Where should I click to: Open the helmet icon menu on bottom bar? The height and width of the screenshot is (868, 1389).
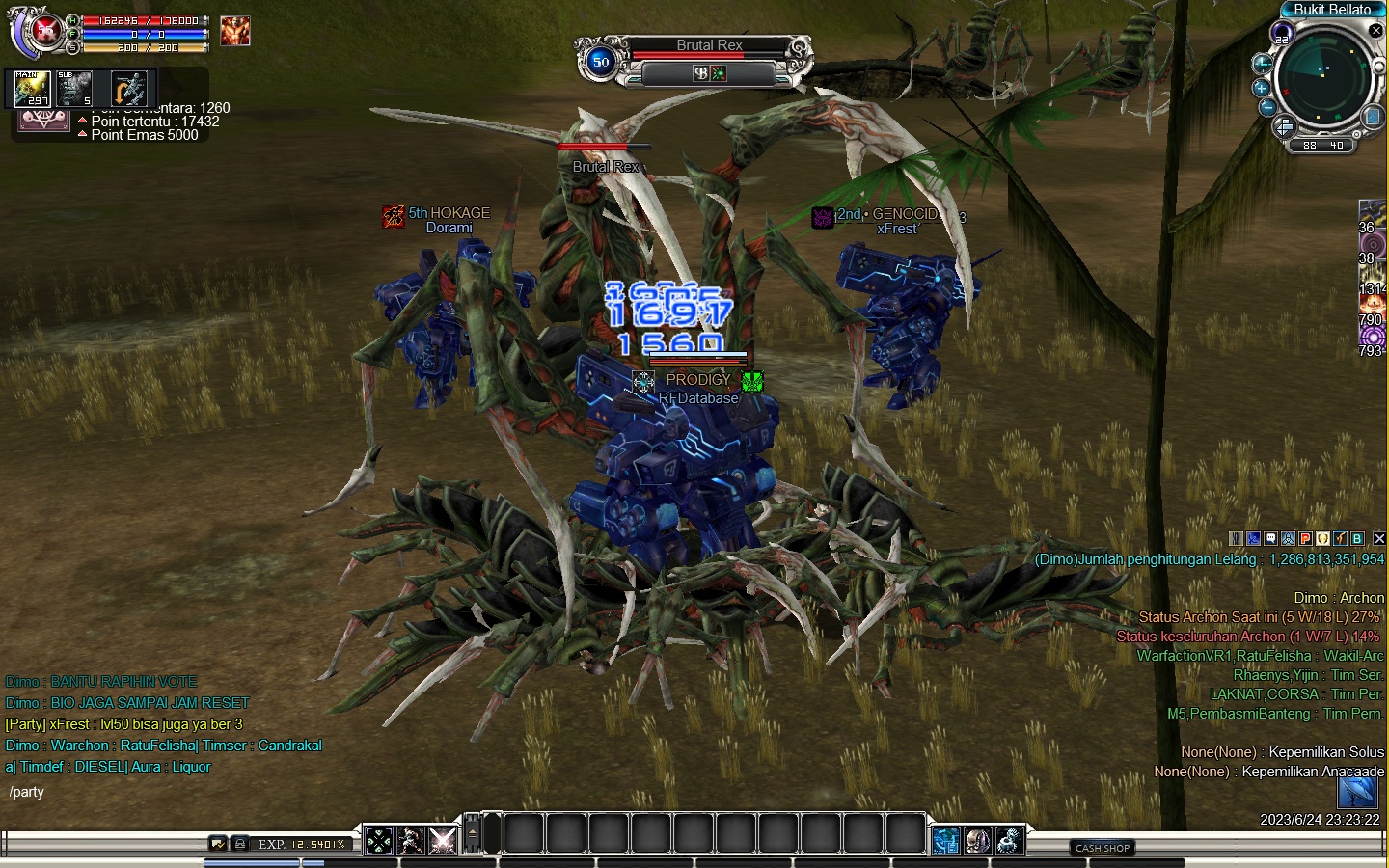(x=977, y=841)
